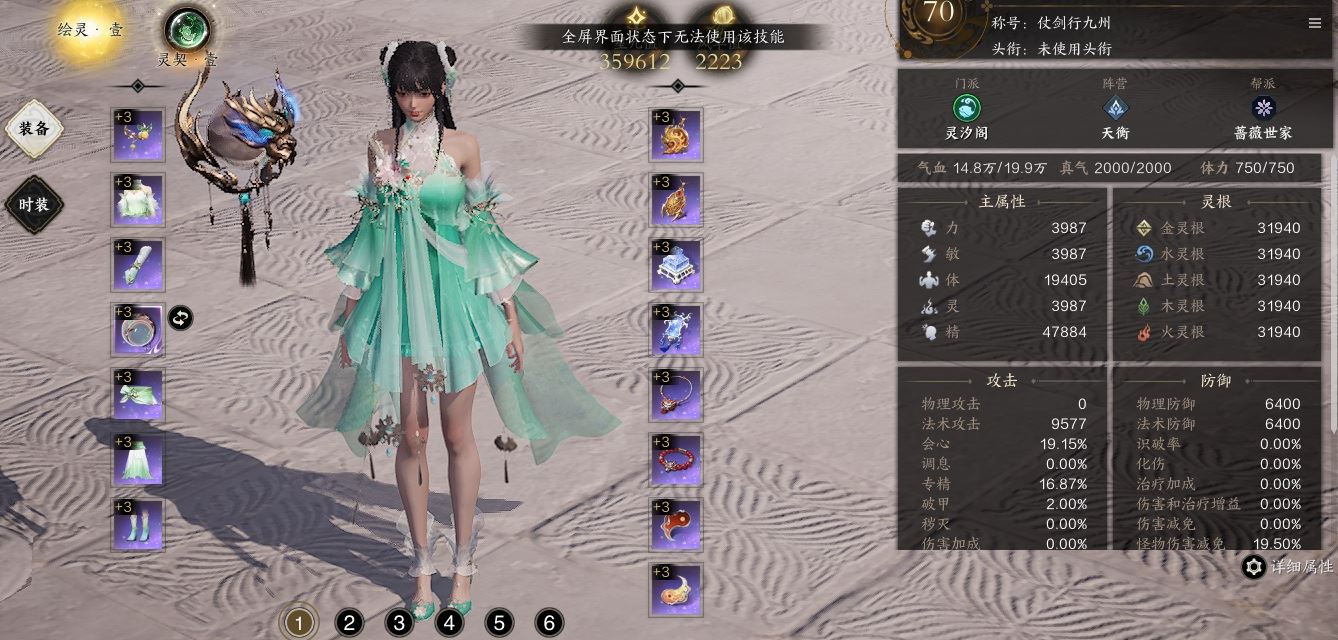Switch to loadout preset 4
The image size is (1338, 640).
tap(448, 624)
